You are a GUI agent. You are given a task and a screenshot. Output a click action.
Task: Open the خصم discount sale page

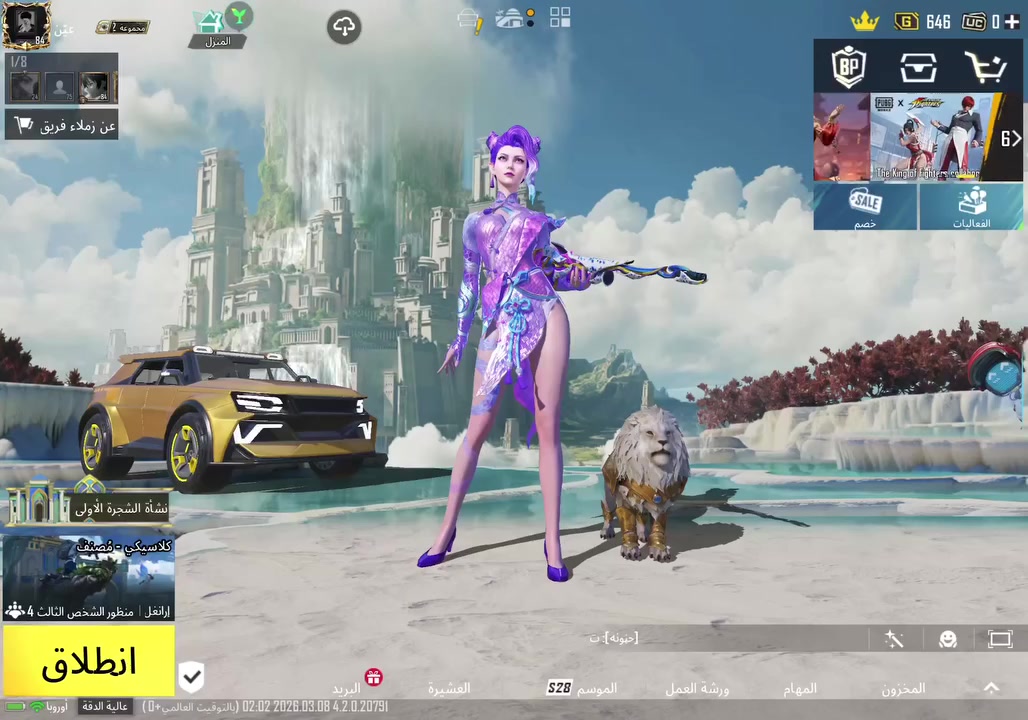865,207
